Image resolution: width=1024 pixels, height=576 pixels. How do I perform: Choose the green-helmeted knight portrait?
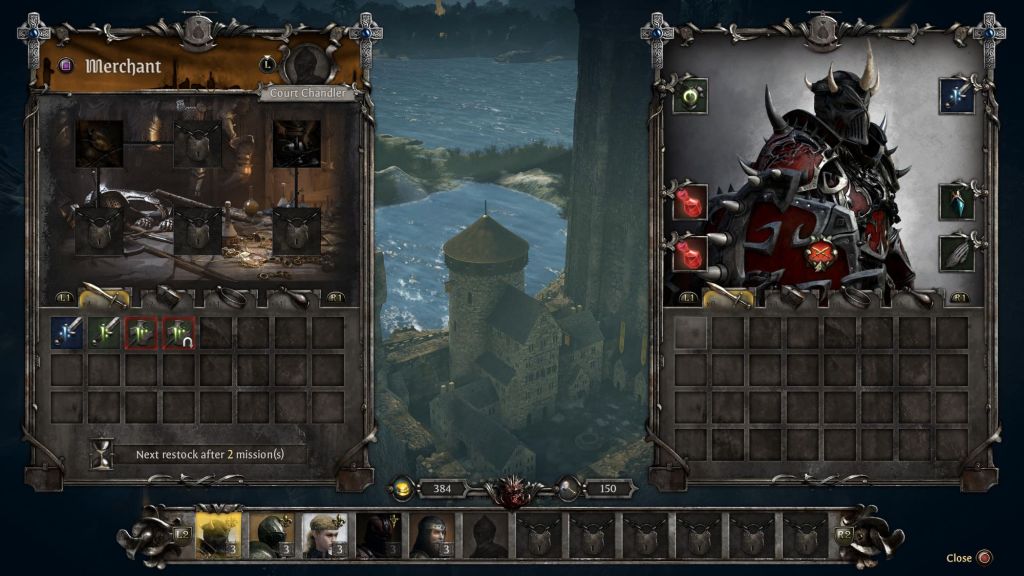click(271, 535)
